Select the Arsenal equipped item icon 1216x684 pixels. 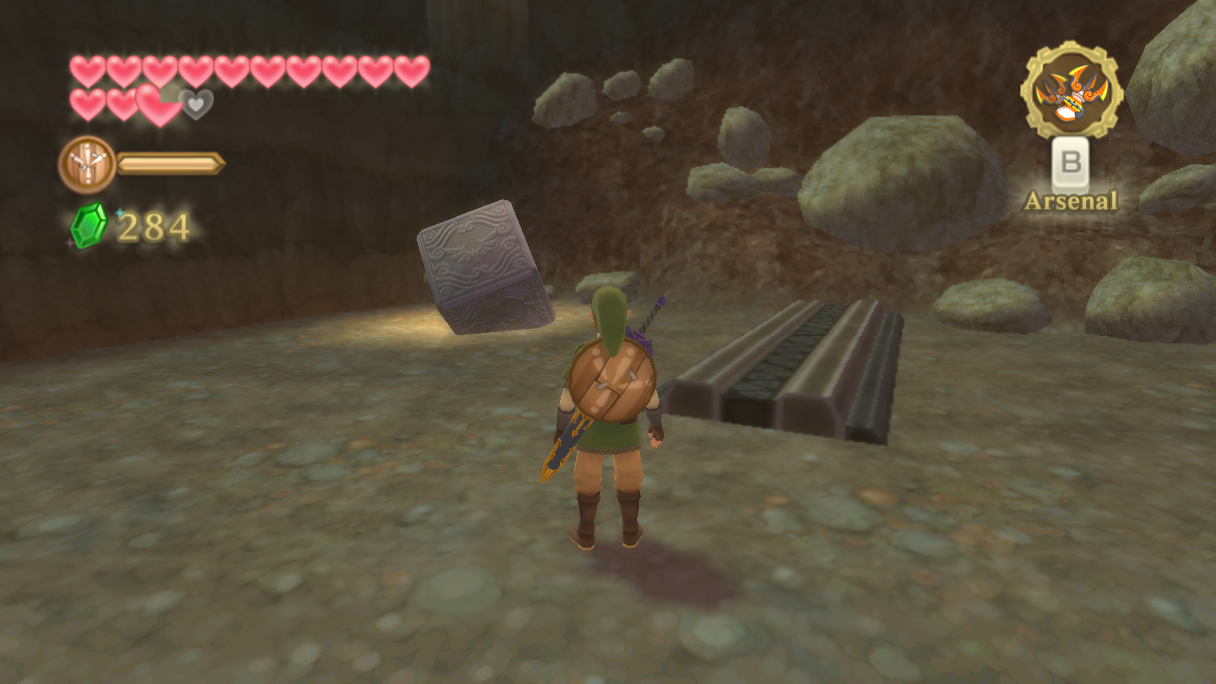point(1071,90)
